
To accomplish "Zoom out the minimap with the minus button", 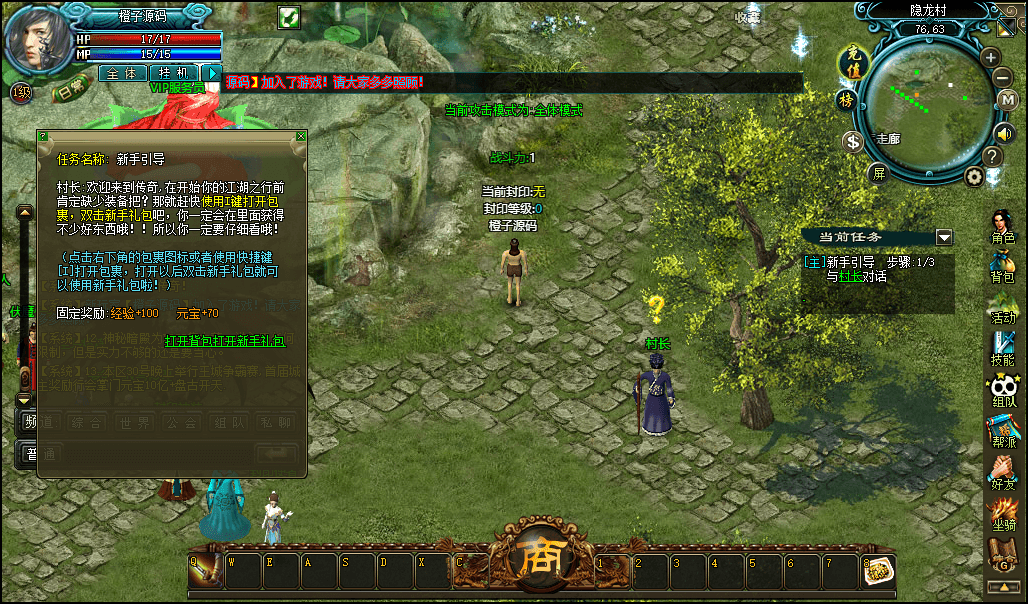I will coord(1003,77).
